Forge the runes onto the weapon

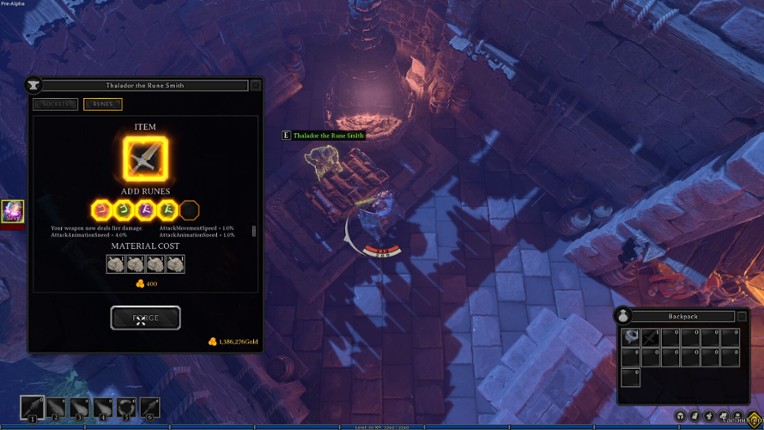tap(145, 318)
